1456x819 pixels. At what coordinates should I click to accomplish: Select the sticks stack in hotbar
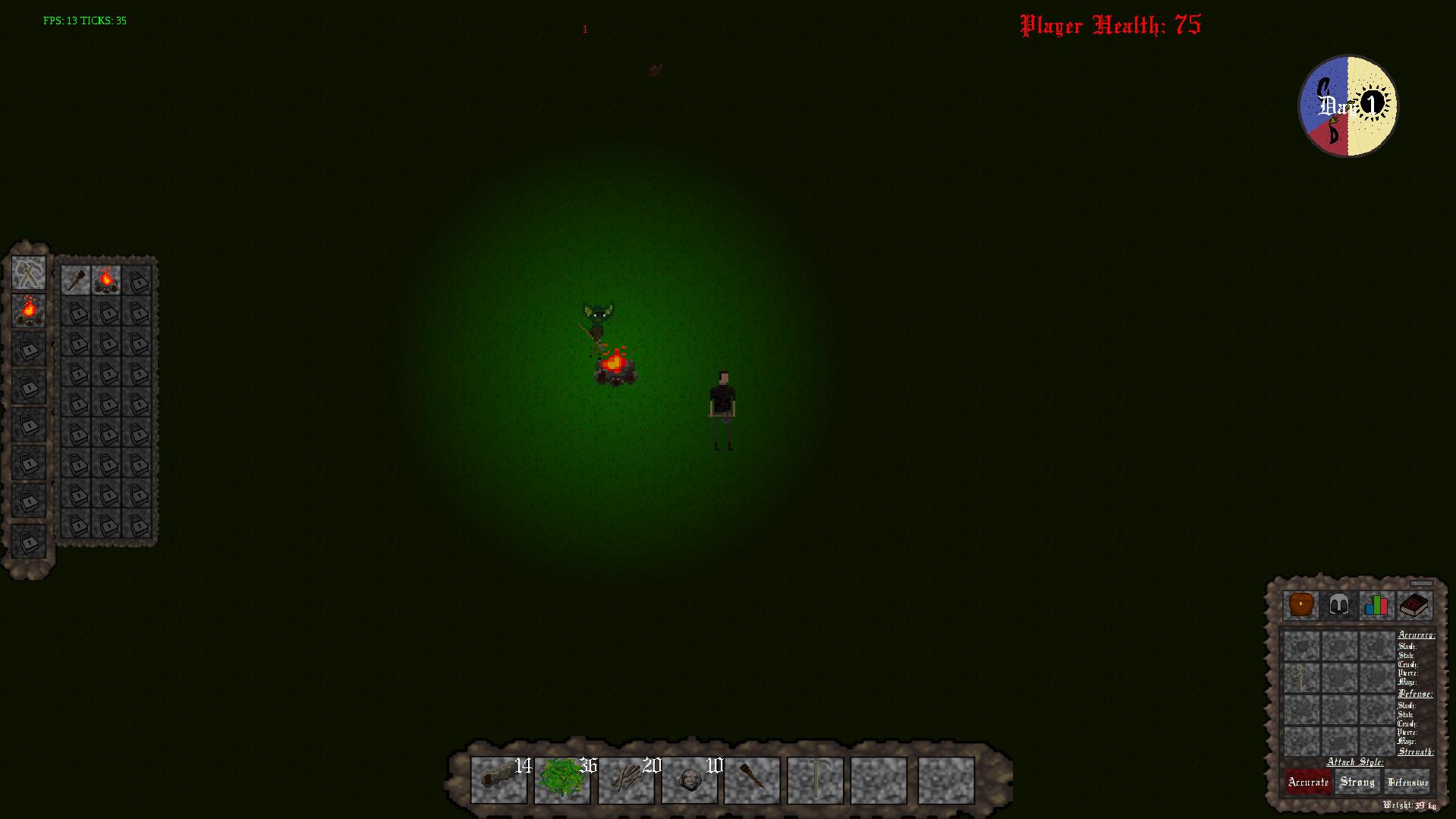click(x=626, y=780)
